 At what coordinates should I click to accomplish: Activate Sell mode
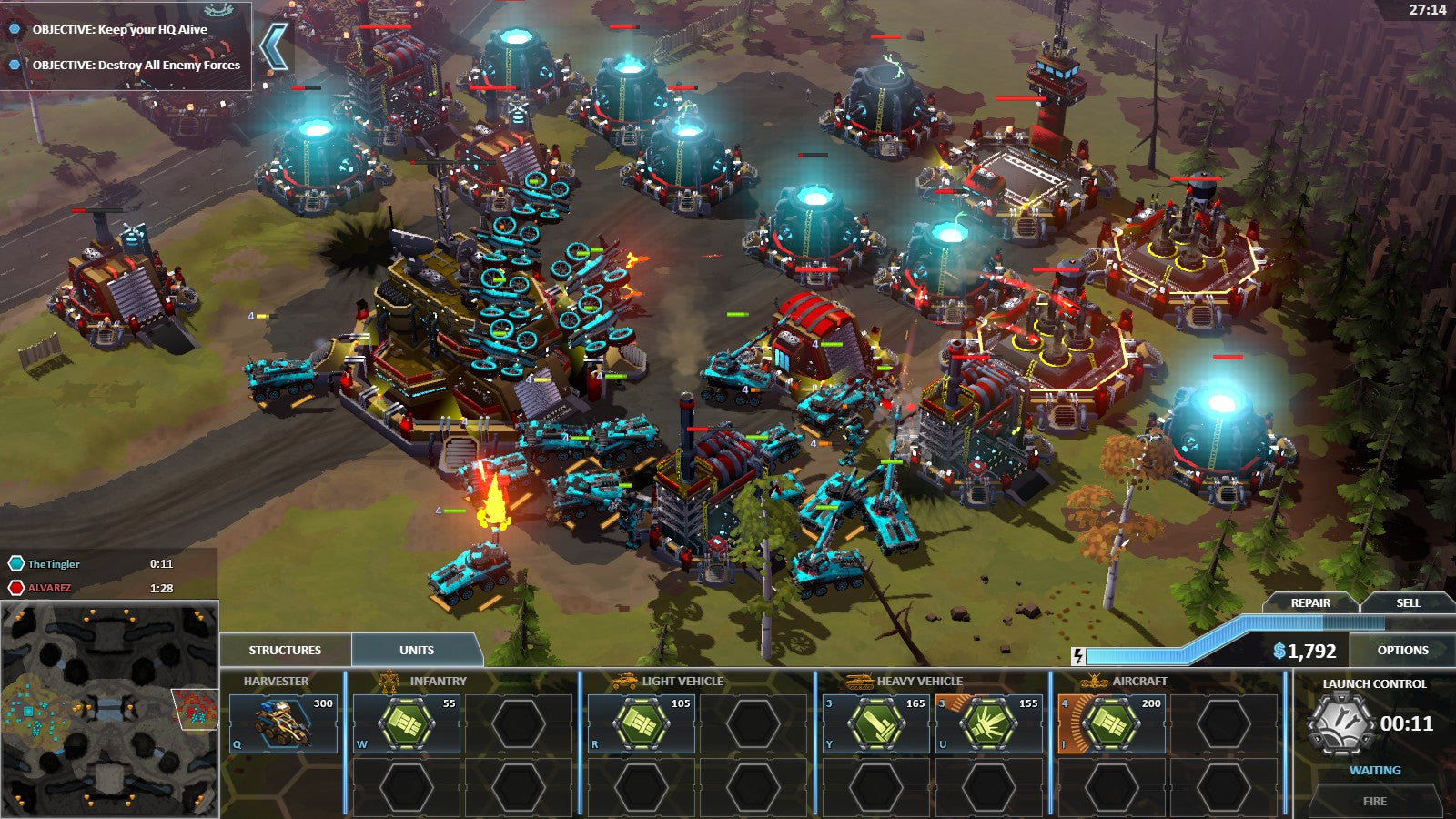1408,602
